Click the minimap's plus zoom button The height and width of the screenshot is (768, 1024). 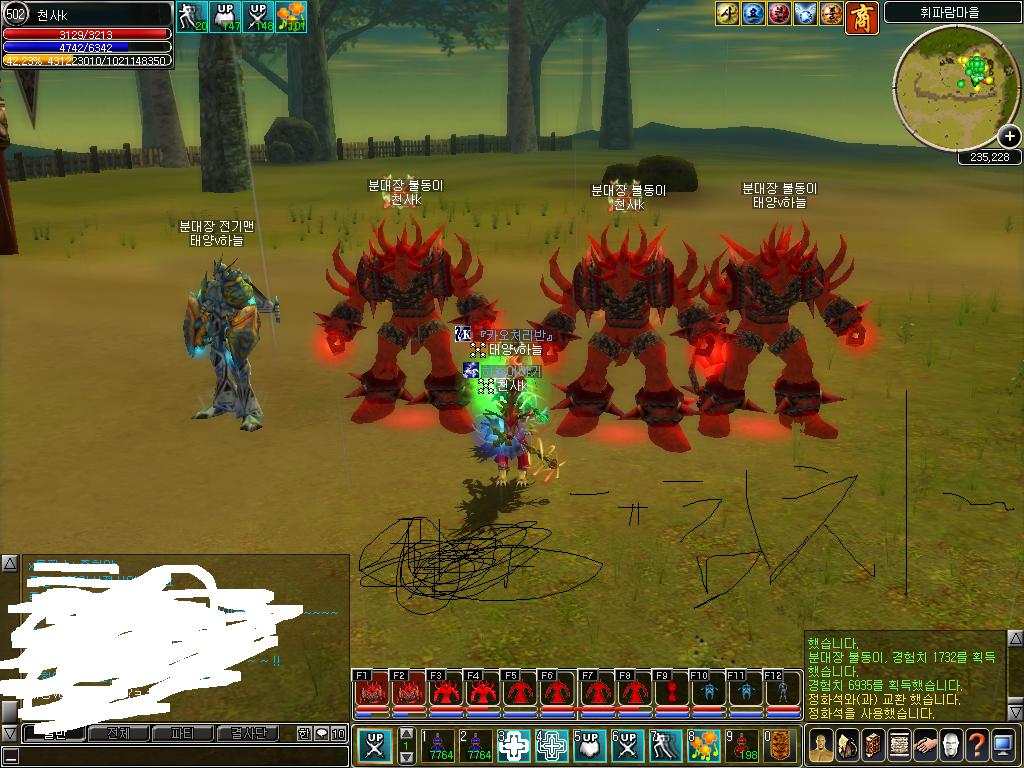click(1009, 137)
